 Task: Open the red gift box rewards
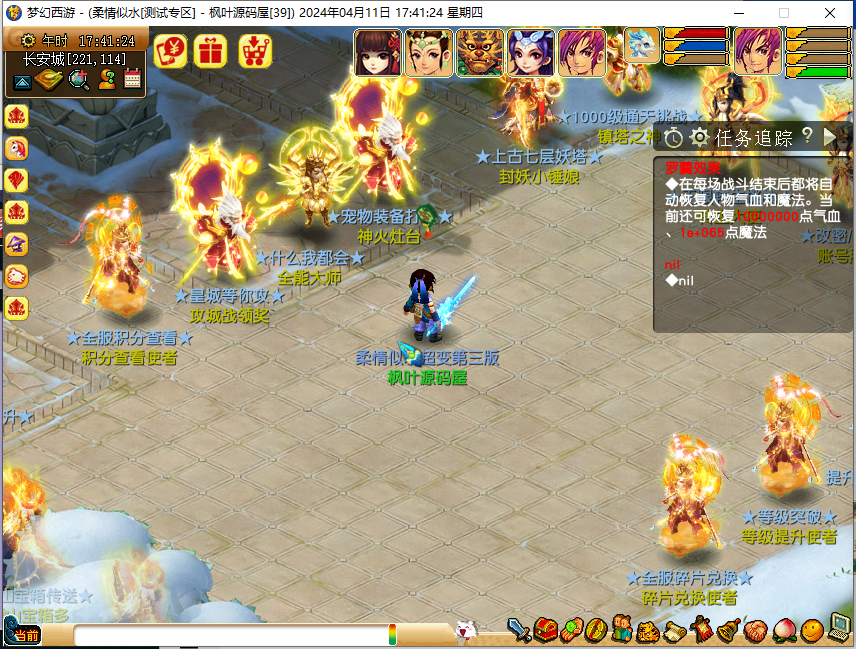click(211, 49)
